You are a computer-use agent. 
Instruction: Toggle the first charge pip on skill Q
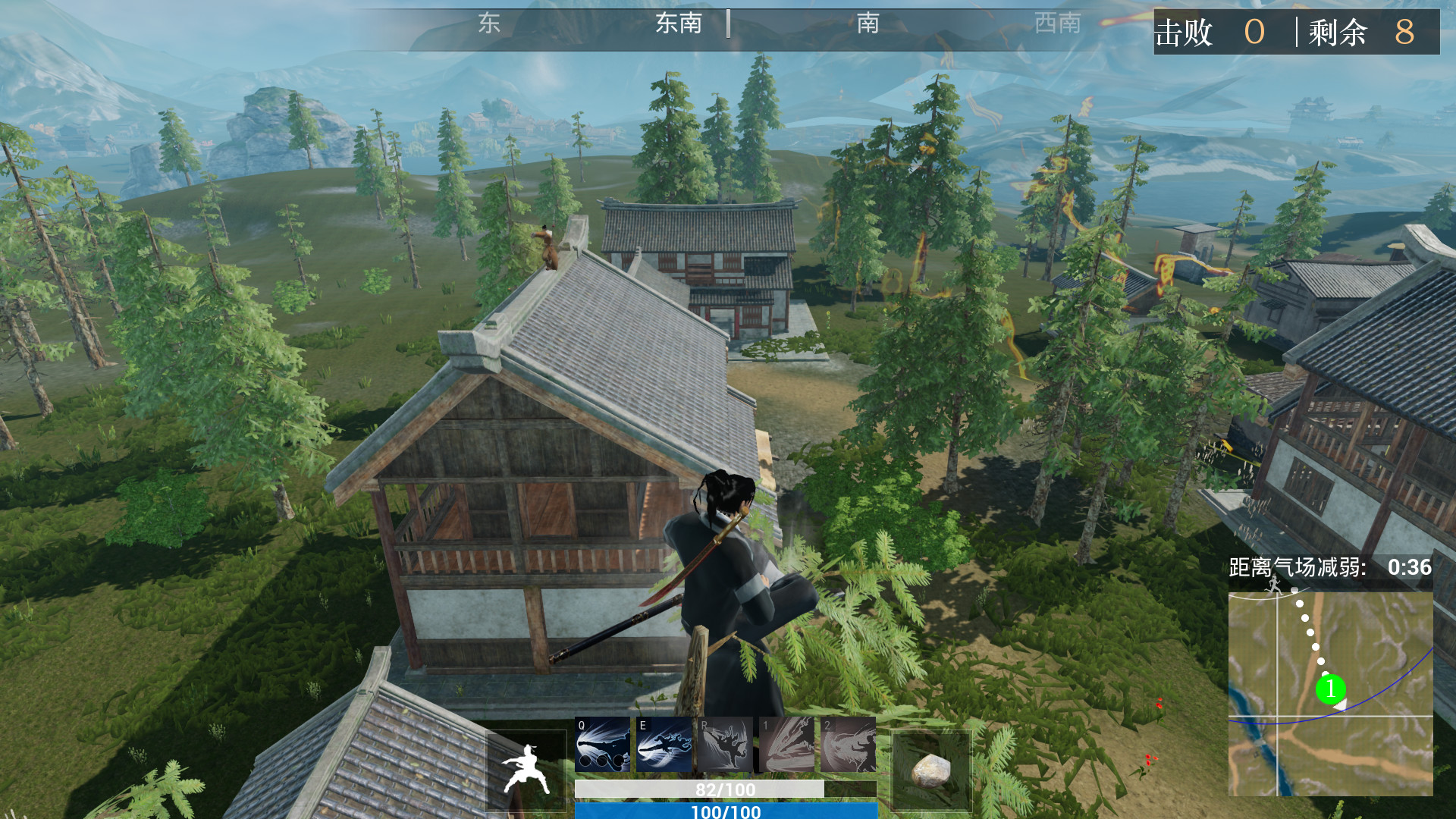tap(587, 761)
